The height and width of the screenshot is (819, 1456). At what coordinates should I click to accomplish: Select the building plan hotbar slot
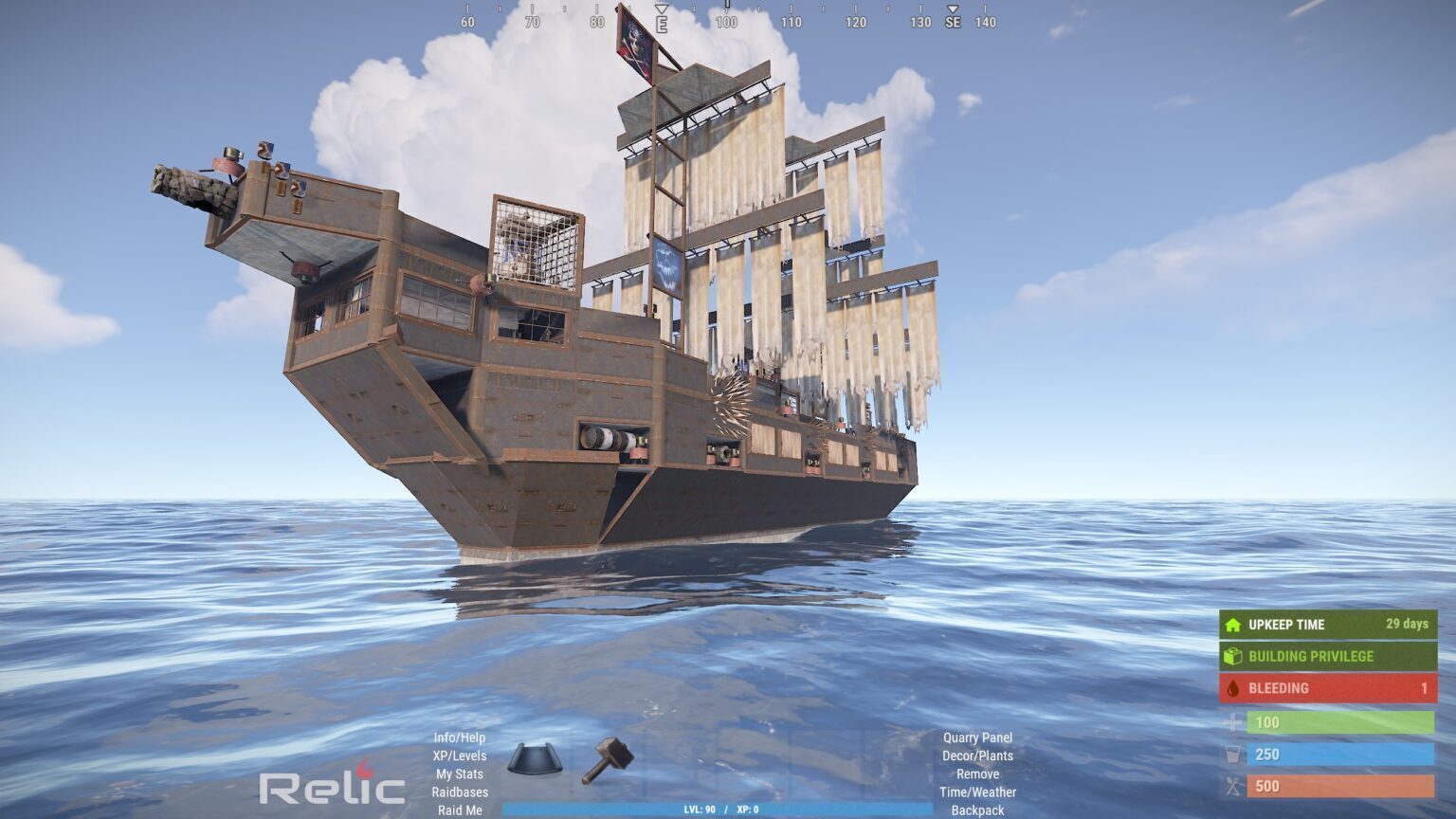point(535,759)
